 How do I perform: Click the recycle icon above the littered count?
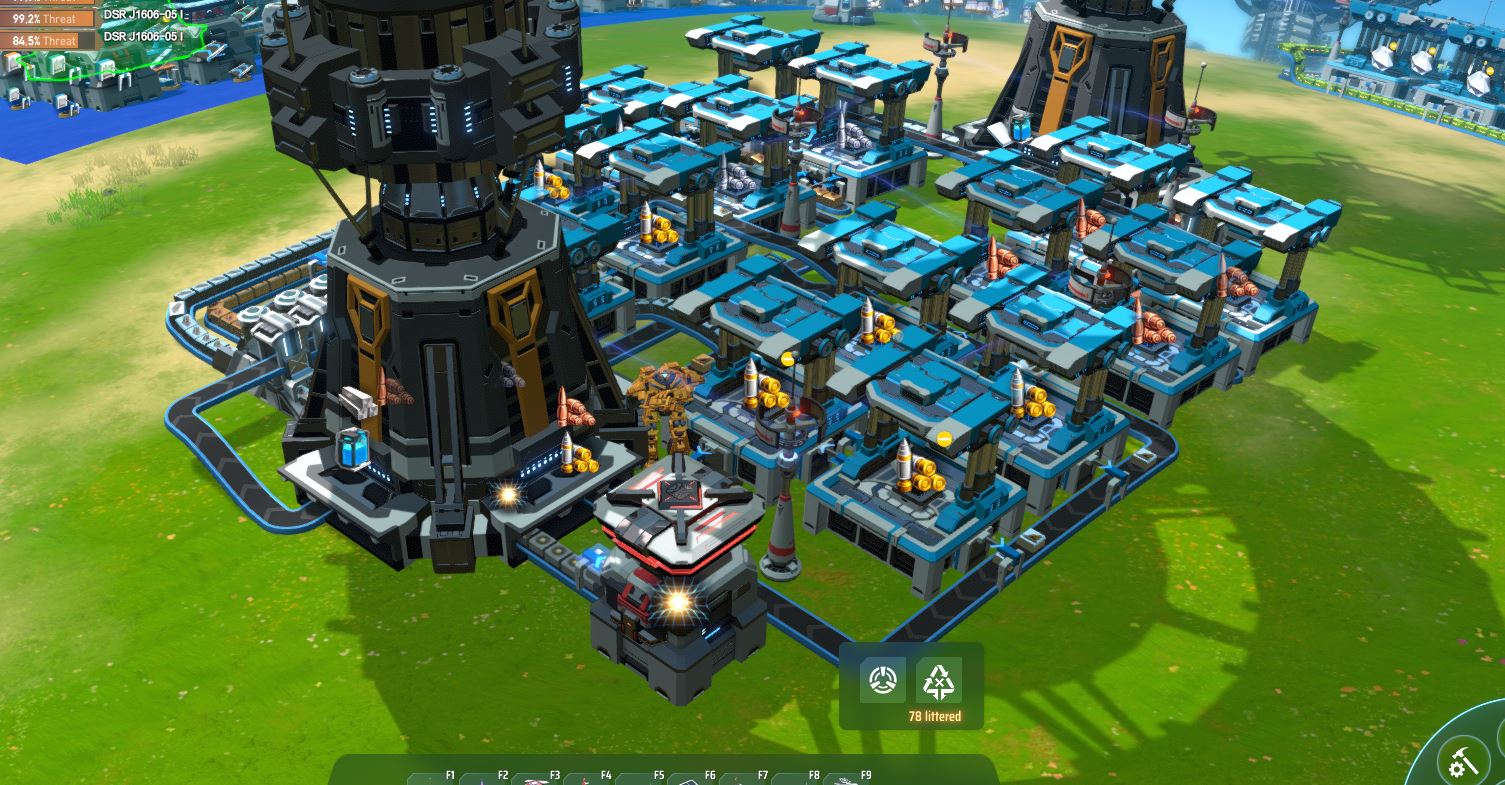(x=938, y=681)
